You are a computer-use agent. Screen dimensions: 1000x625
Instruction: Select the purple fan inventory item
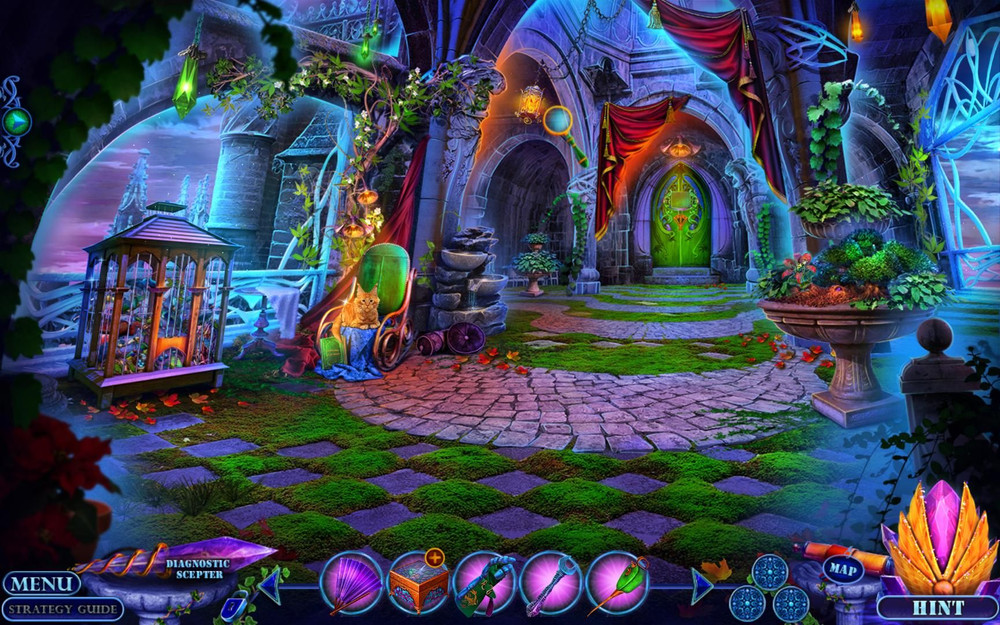point(352,583)
